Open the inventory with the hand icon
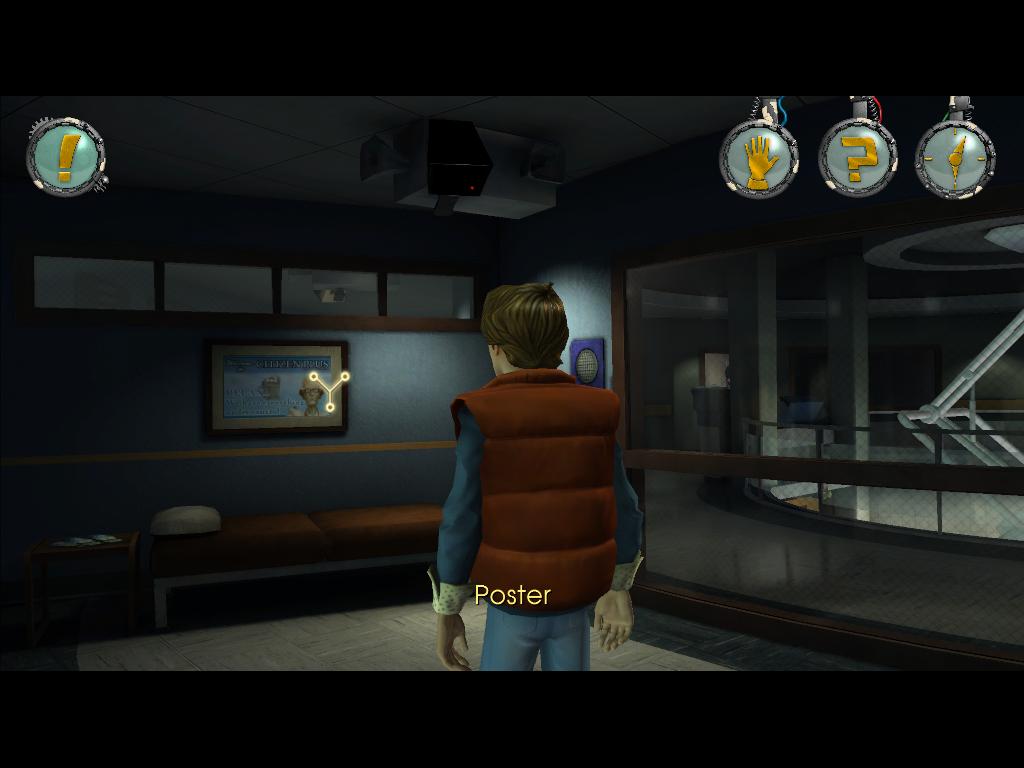 pyautogui.click(x=759, y=158)
